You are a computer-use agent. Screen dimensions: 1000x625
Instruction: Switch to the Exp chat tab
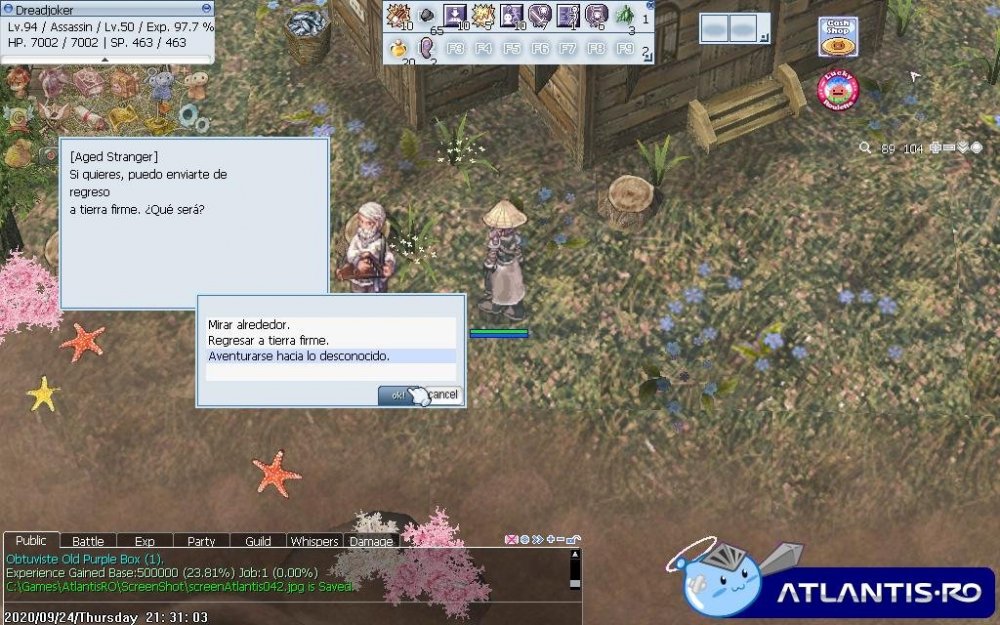145,541
